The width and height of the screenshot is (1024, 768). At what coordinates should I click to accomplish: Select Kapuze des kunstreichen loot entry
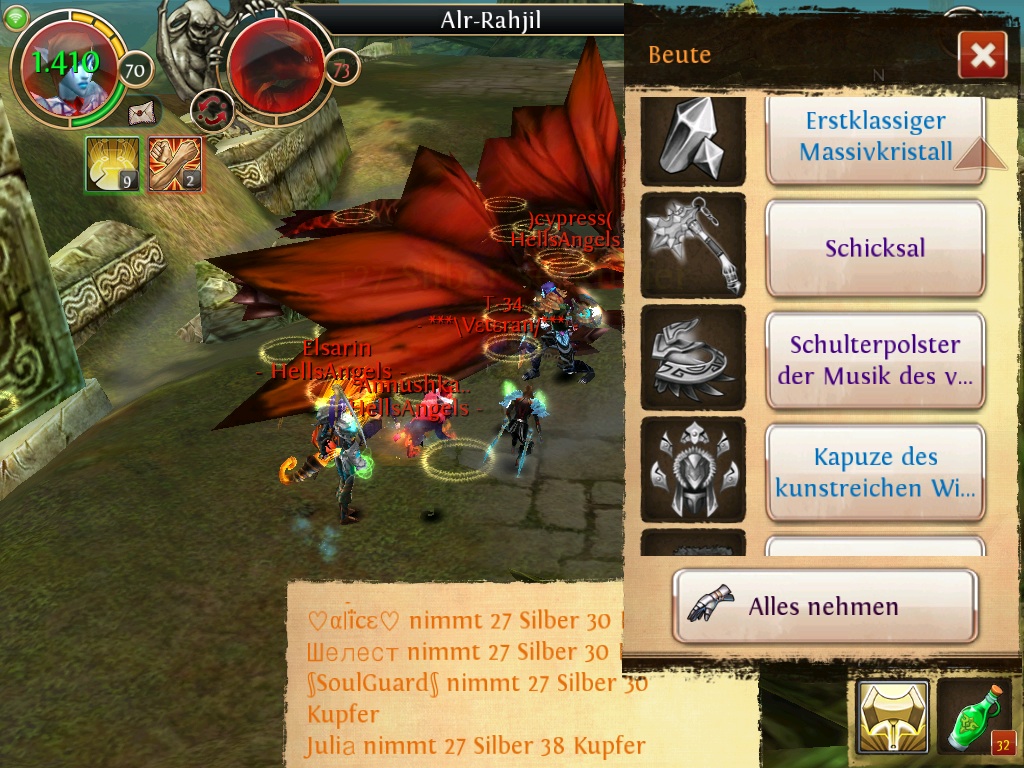click(875, 472)
